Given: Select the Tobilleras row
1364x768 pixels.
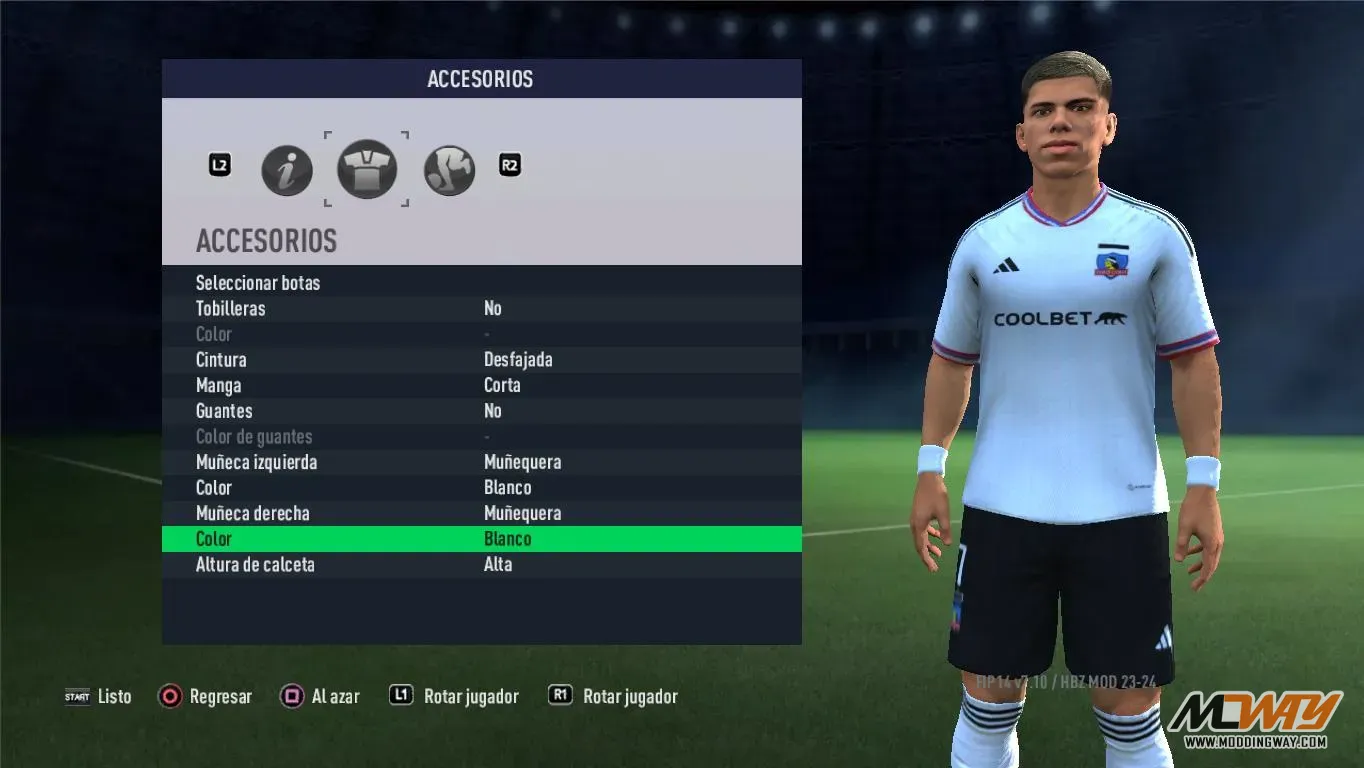Looking at the screenshot, I should [x=231, y=309].
